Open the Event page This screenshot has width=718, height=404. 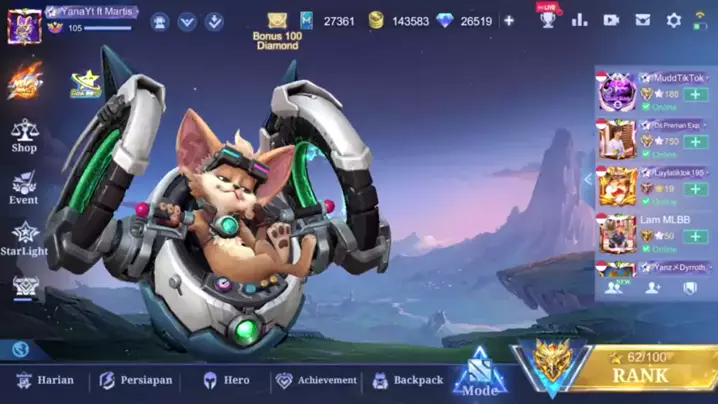[24, 187]
